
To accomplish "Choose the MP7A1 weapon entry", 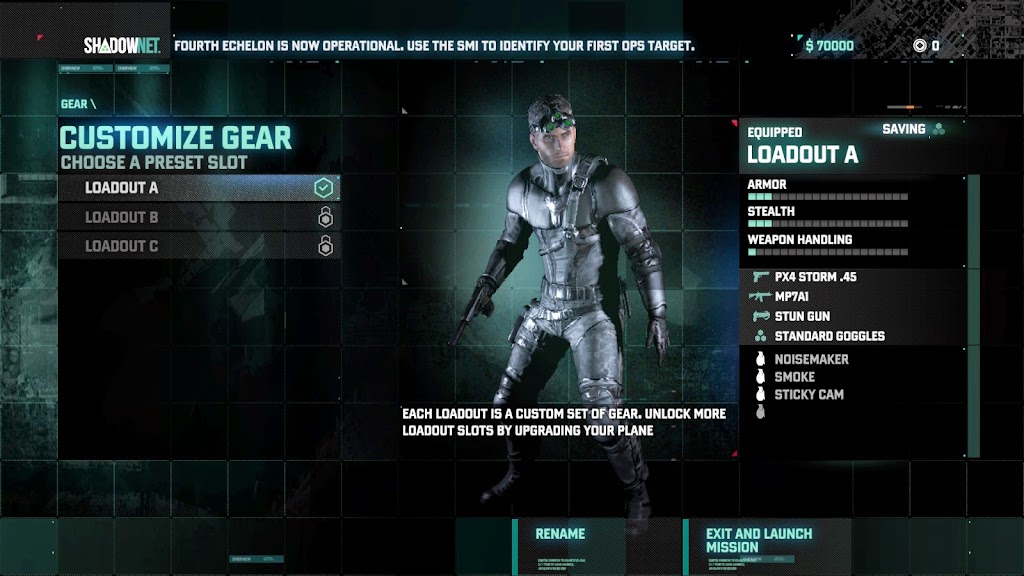I will point(798,296).
